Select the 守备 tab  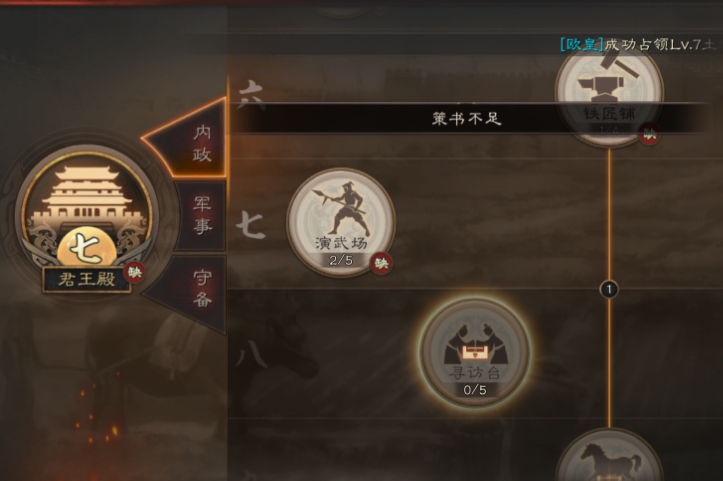click(x=201, y=286)
